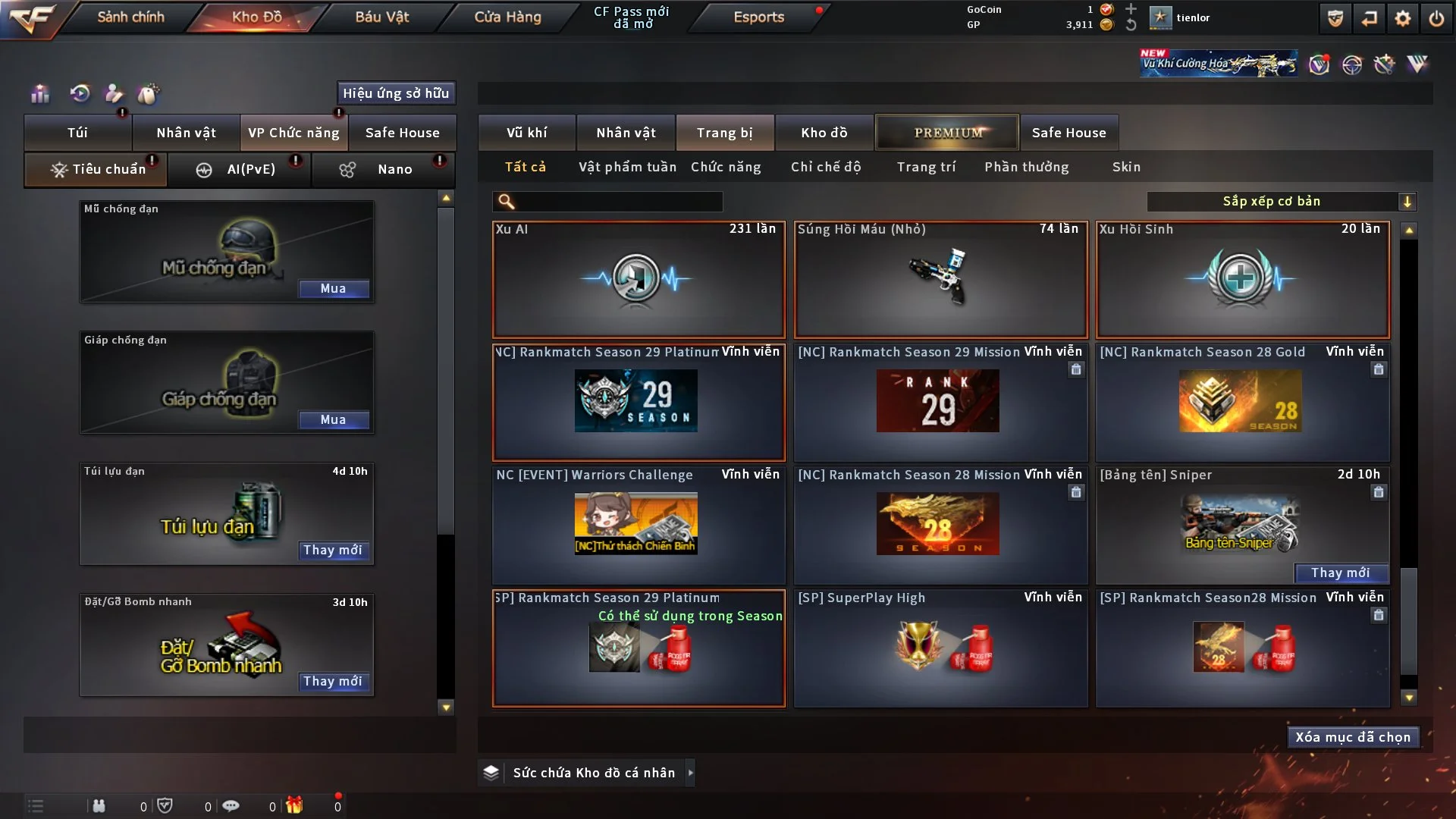The width and height of the screenshot is (1456, 819).
Task: Switch to the PREMIUM tab
Action: point(947,132)
